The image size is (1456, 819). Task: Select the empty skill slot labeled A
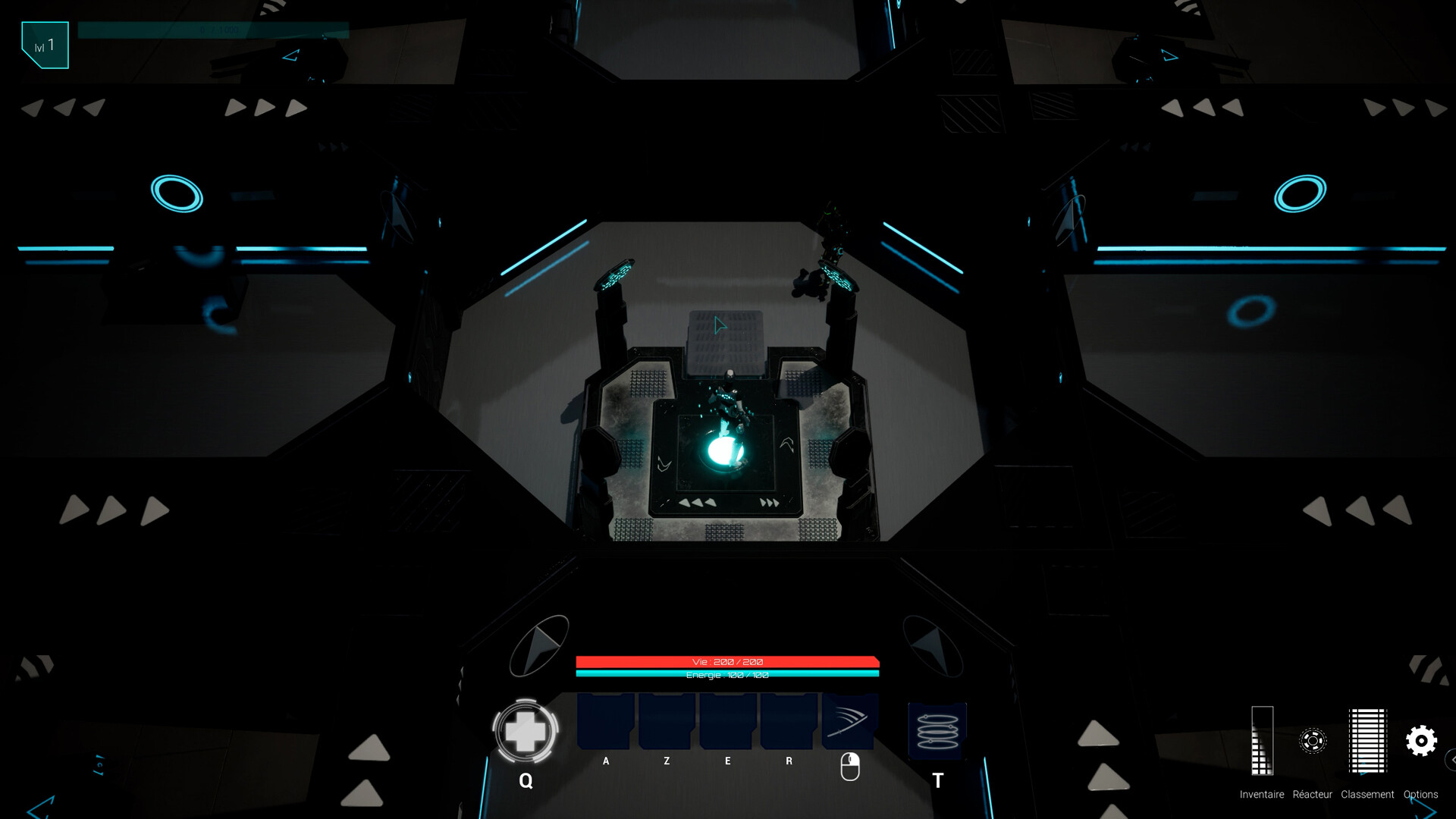(605, 720)
